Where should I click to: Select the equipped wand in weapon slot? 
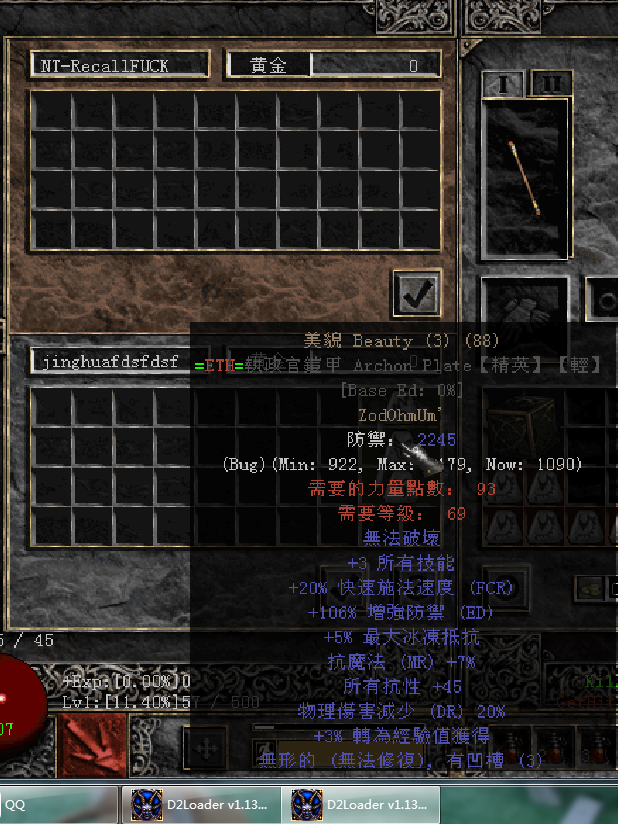[526, 178]
